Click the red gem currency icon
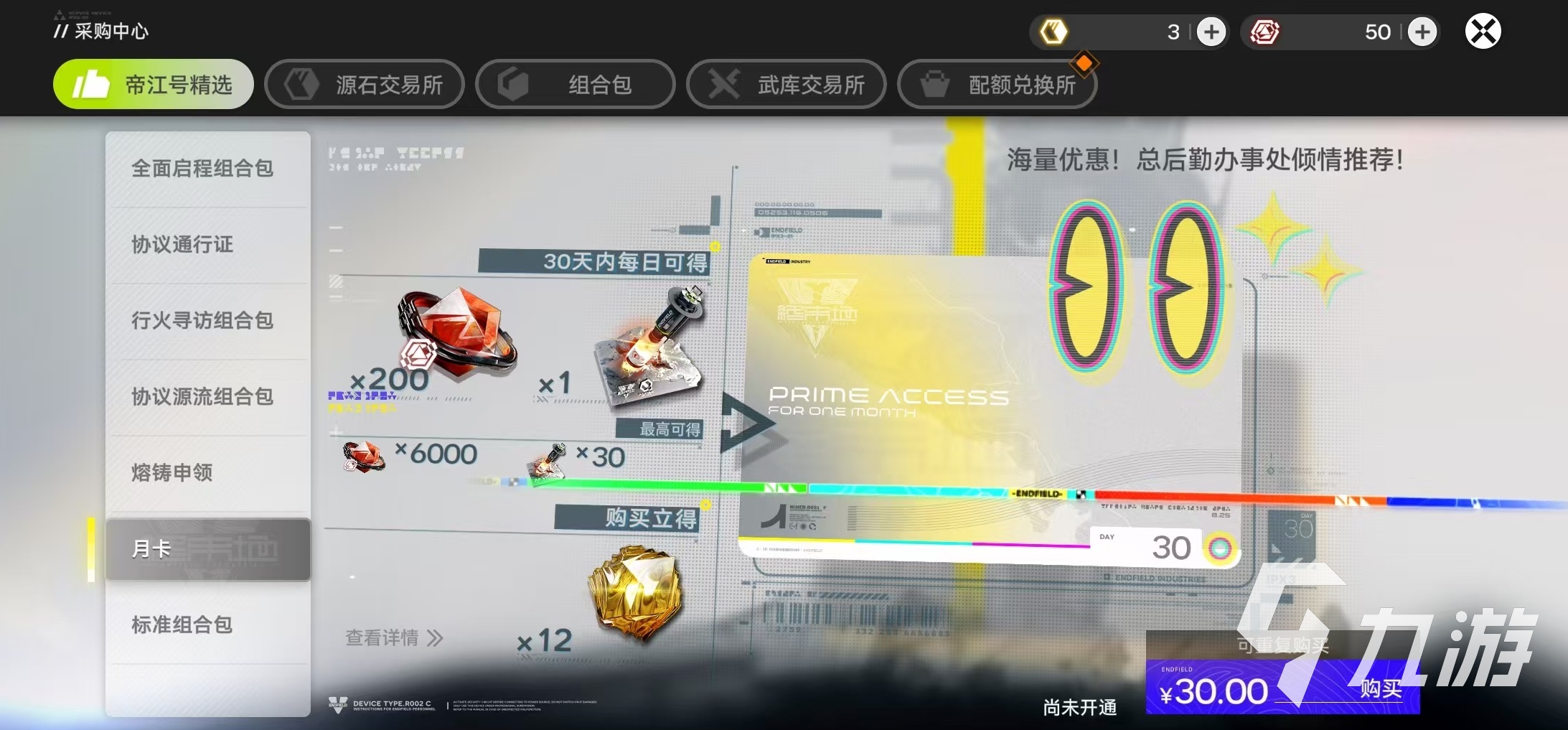 click(x=1266, y=32)
